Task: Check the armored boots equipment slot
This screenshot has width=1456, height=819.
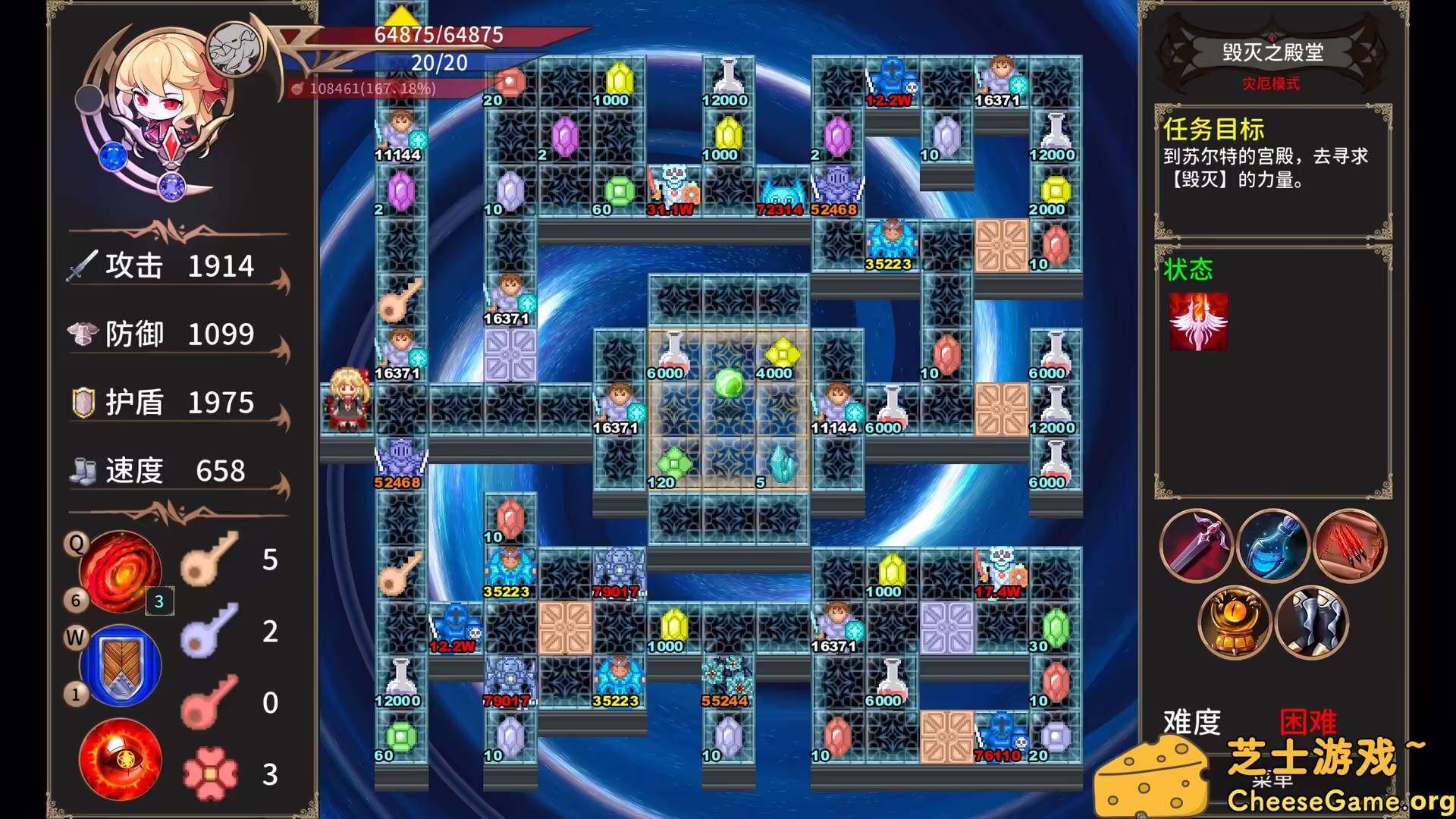Action: coord(1312,623)
